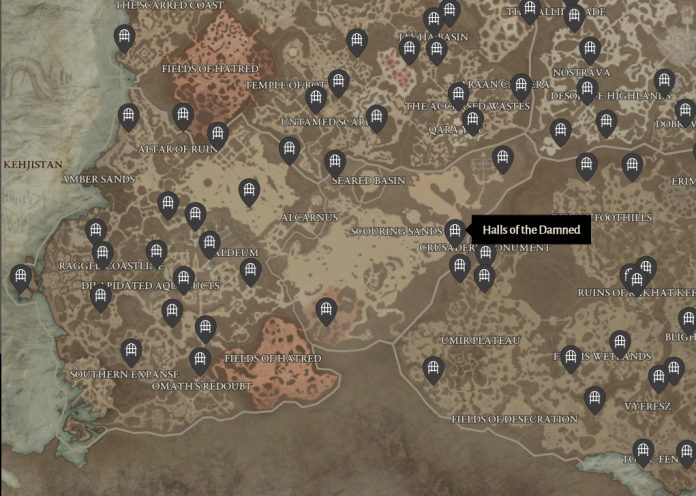This screenshot has height=496, width=696.
Task: Click the dungeon marker on the Kehjistan coastline
Action: tap(20, 277)
